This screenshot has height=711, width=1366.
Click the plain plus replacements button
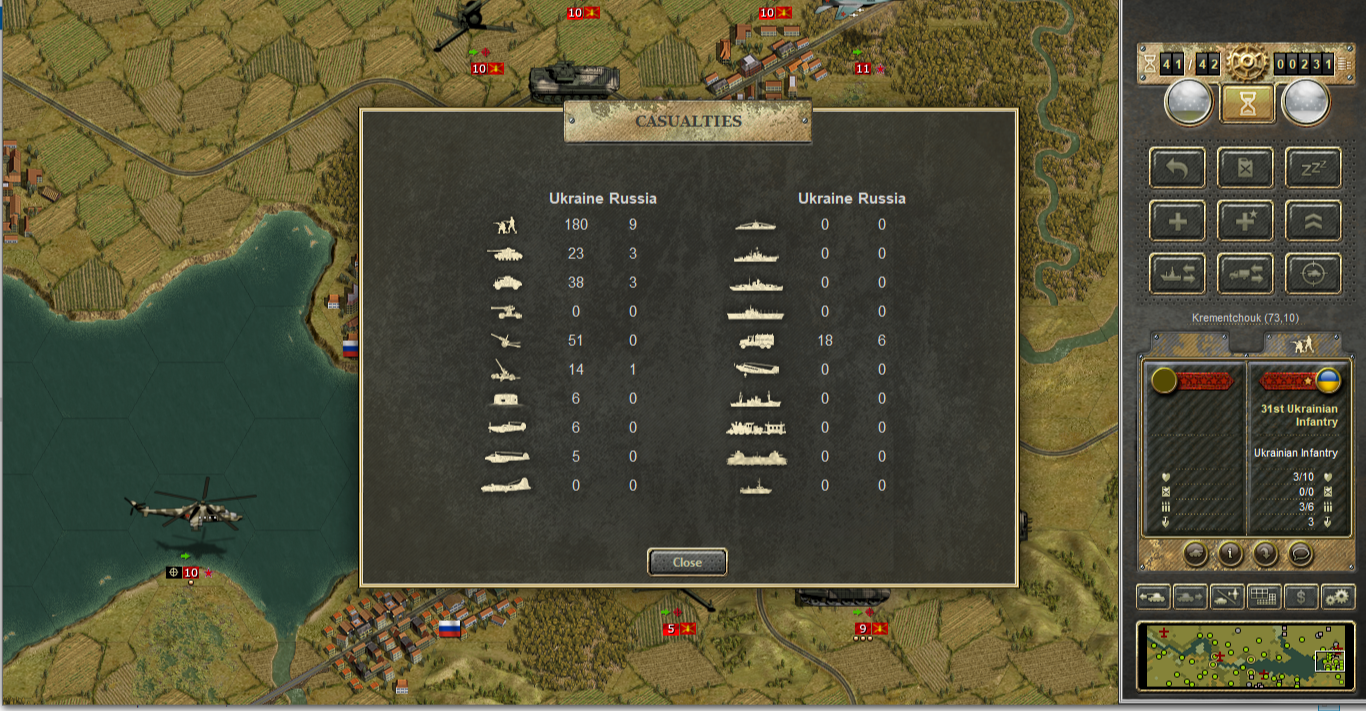click(1177, 221)
